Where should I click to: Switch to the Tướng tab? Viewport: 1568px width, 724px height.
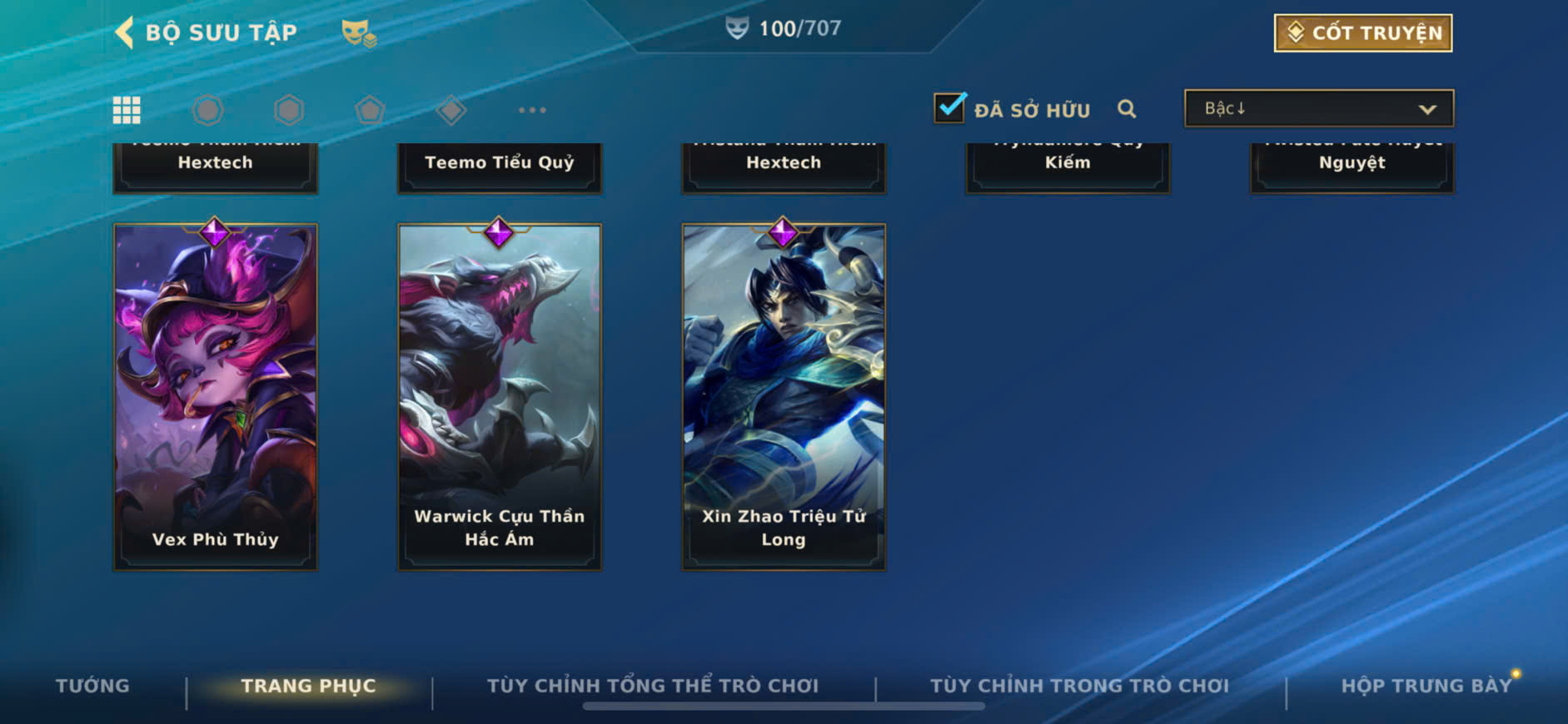coord(92,686)
